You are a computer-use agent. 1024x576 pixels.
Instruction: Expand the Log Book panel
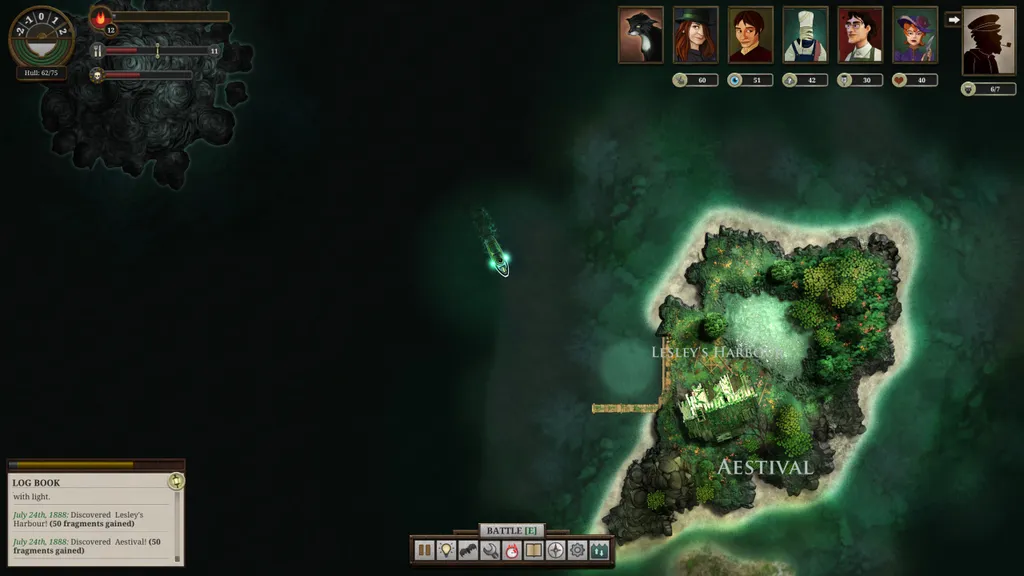pos(176,482)
